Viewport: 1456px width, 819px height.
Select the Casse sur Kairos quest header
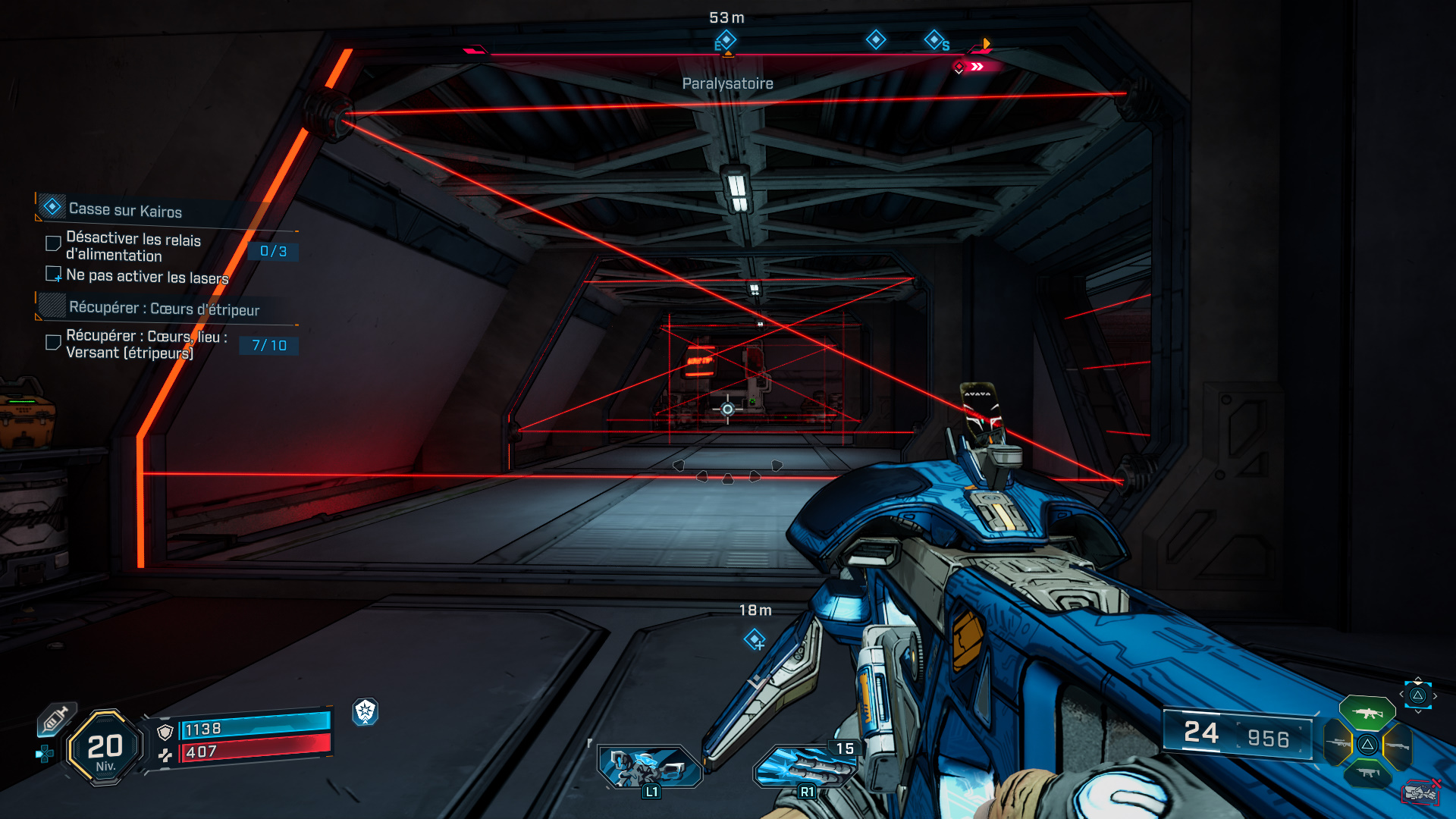coord(125,209)
